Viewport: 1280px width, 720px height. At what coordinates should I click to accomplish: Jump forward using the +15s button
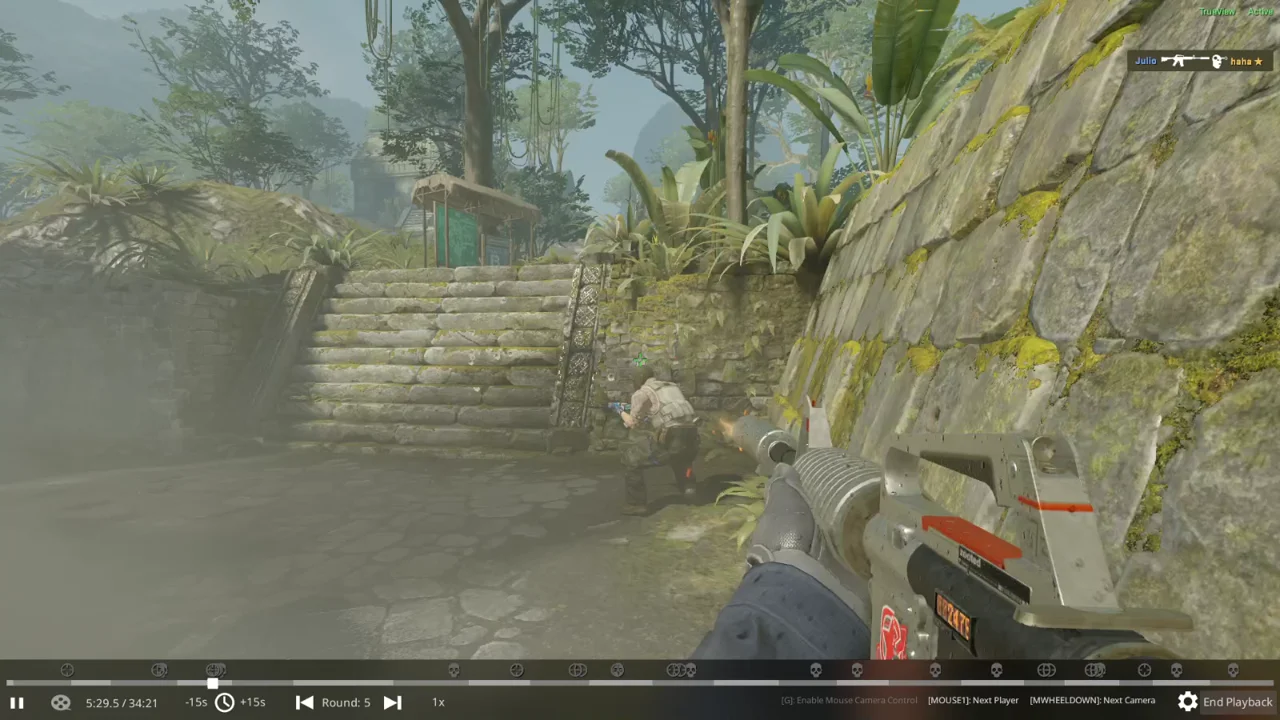(252, 702)
